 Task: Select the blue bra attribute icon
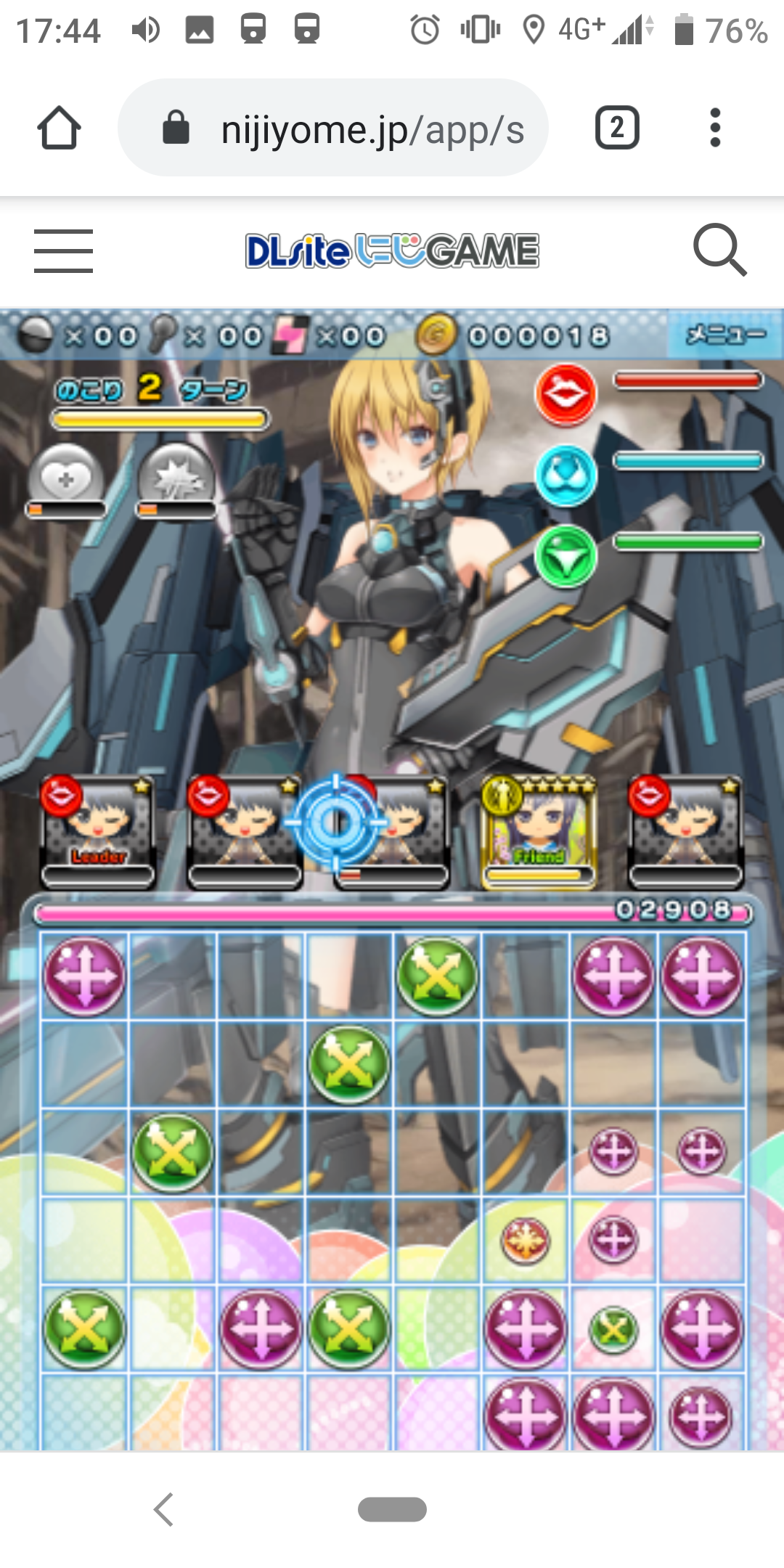point(565,475)
